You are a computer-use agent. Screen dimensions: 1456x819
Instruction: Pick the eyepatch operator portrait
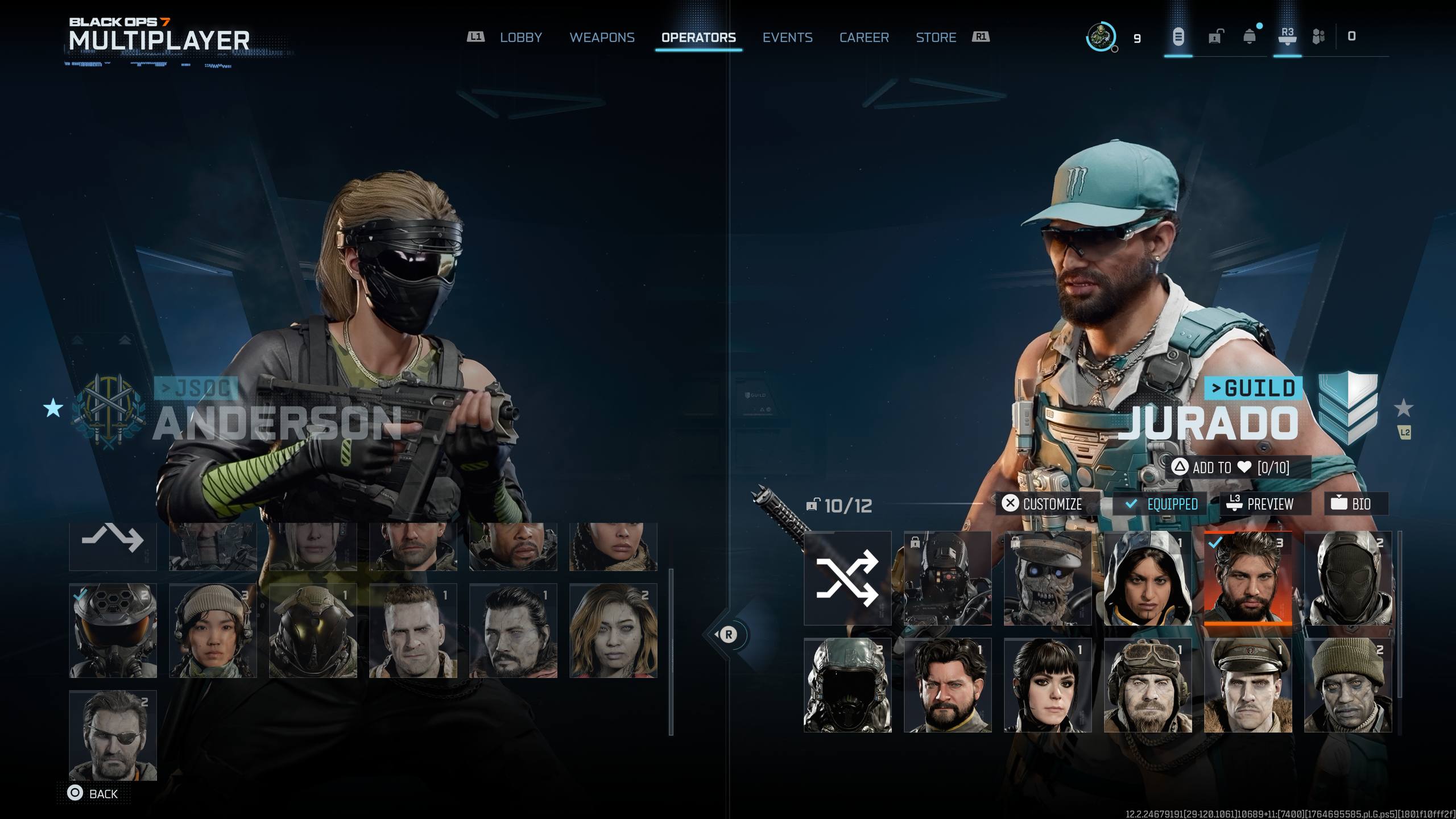[x=113, y=735]
